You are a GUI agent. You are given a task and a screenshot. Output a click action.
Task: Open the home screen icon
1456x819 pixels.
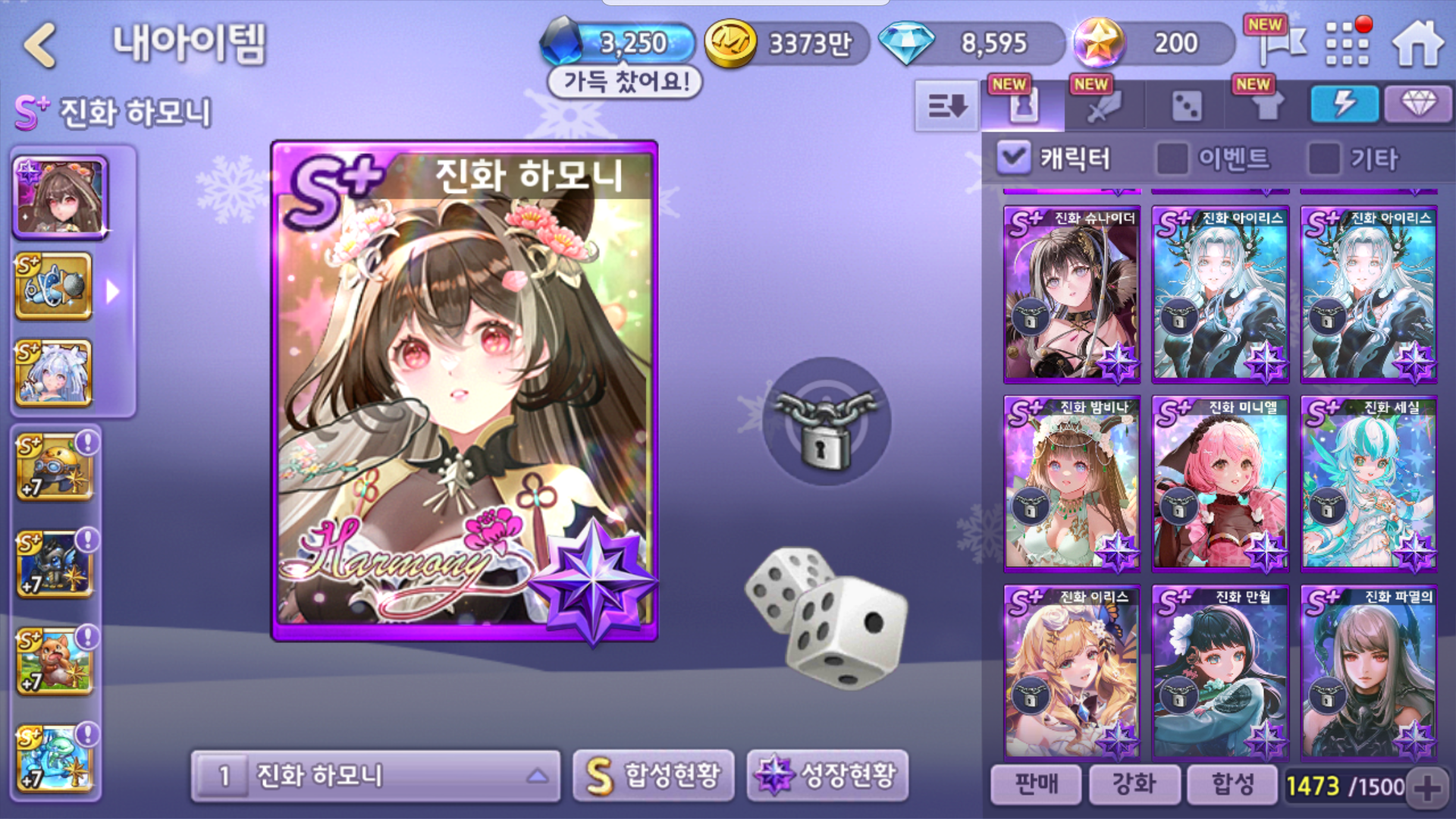tap(1417, 44)
